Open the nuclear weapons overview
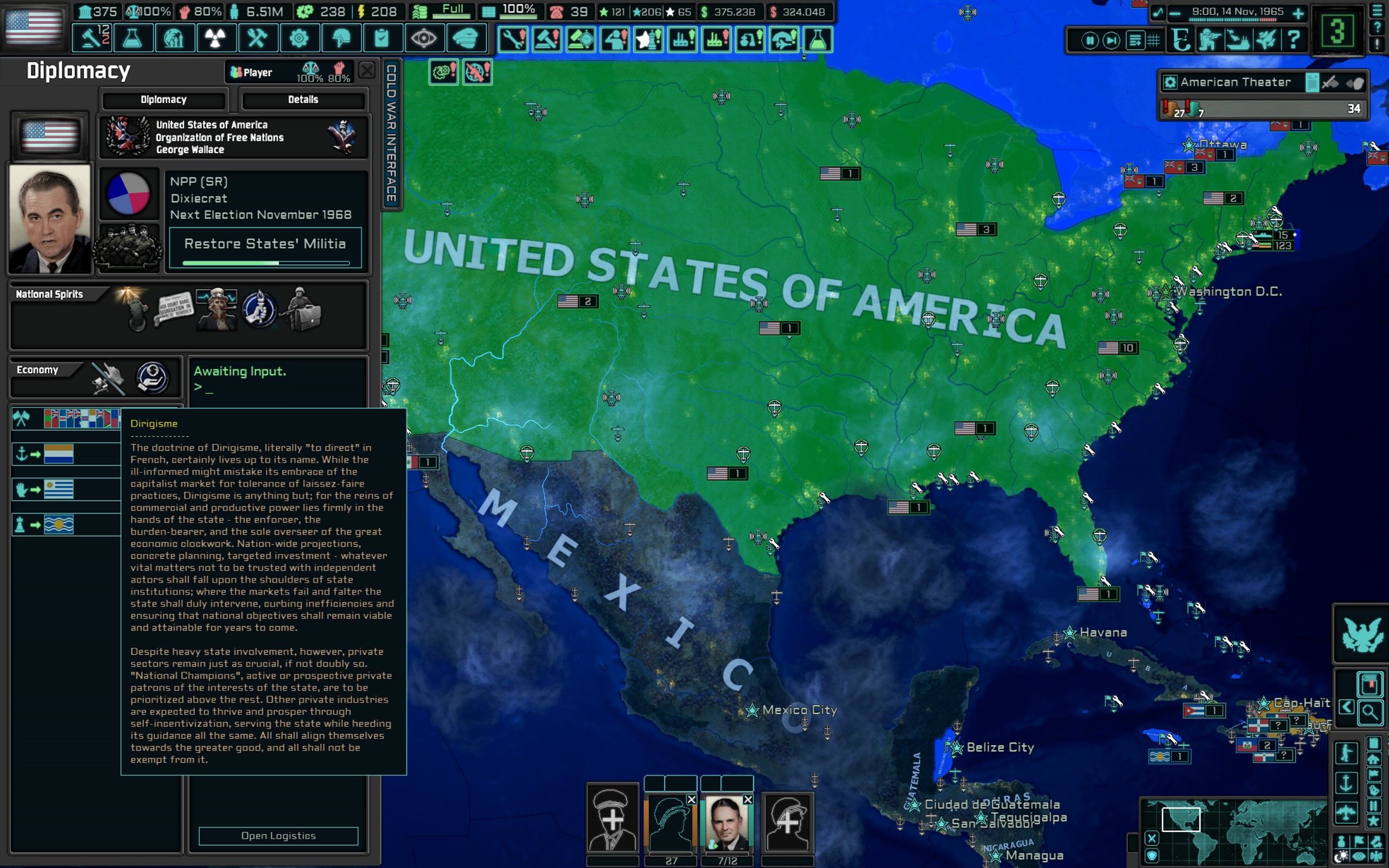 point(216,38)
